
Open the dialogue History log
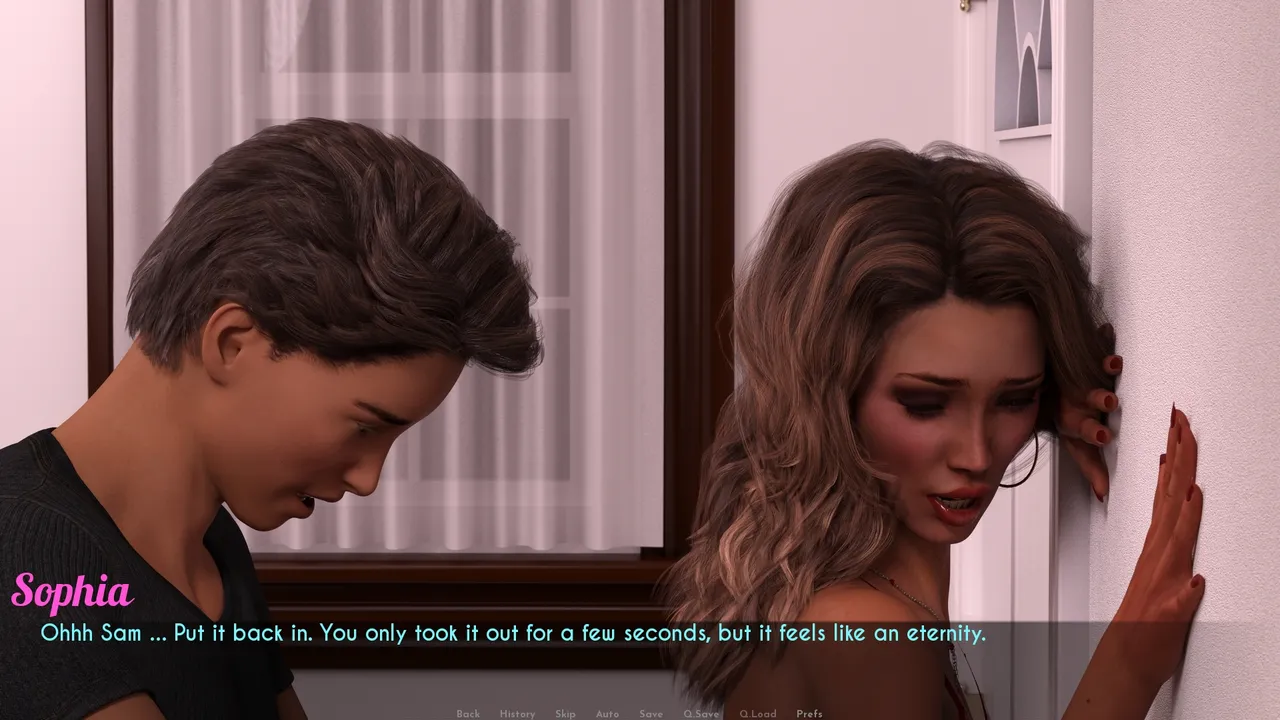(517, 714)
